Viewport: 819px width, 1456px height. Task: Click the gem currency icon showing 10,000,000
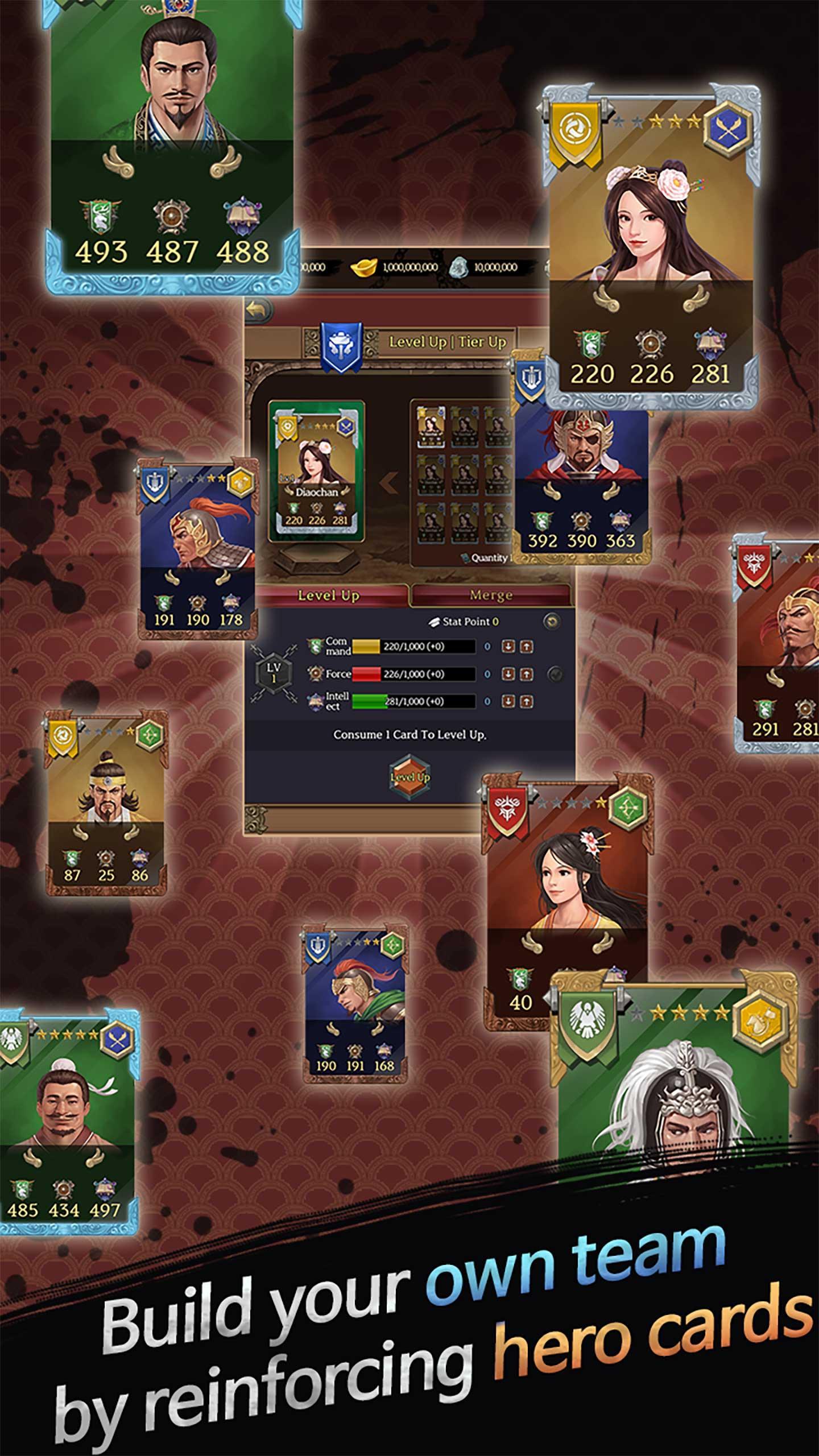coord(459,266)
